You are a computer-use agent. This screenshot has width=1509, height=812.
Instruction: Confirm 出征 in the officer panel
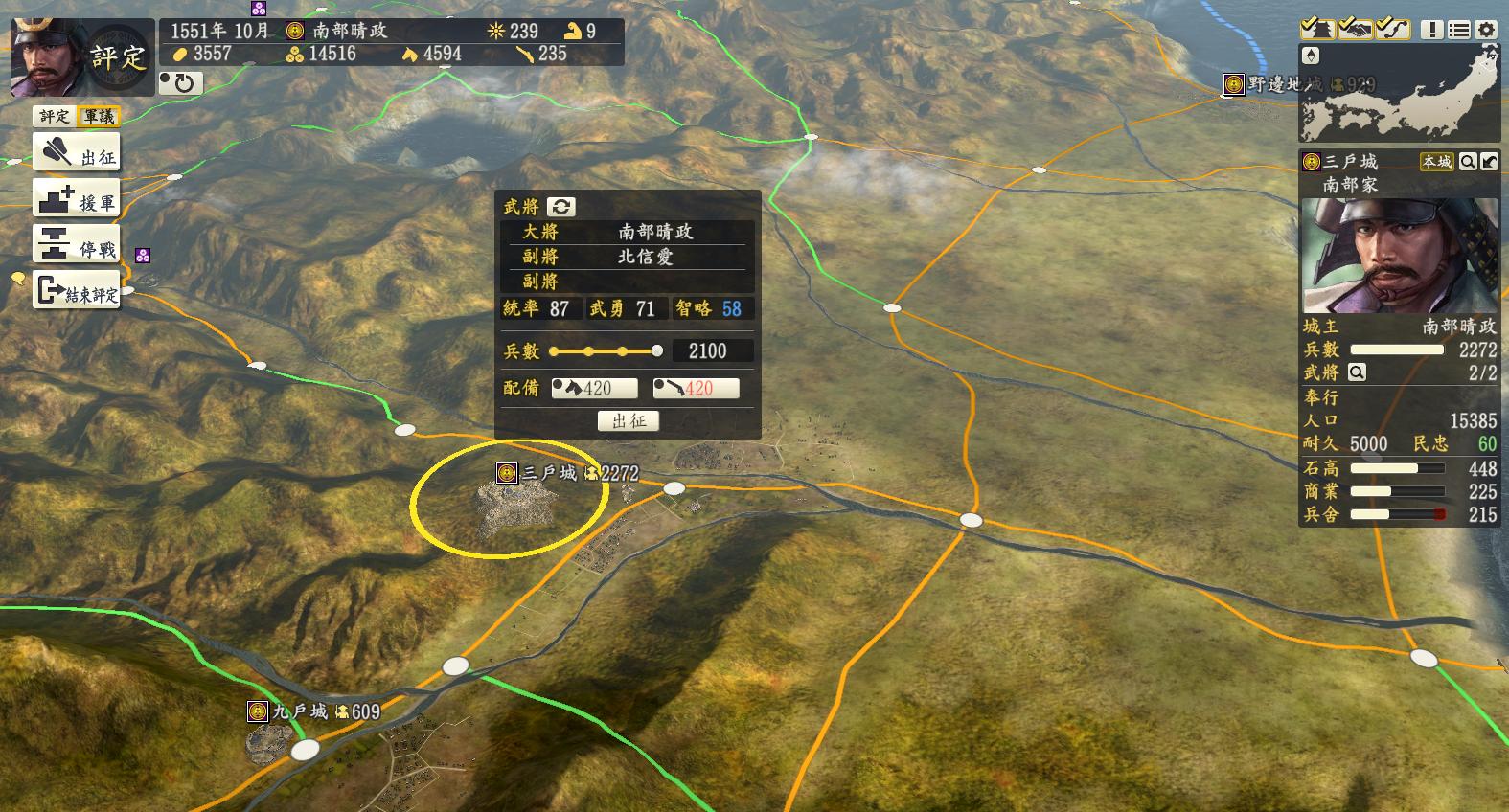(629, 421)
